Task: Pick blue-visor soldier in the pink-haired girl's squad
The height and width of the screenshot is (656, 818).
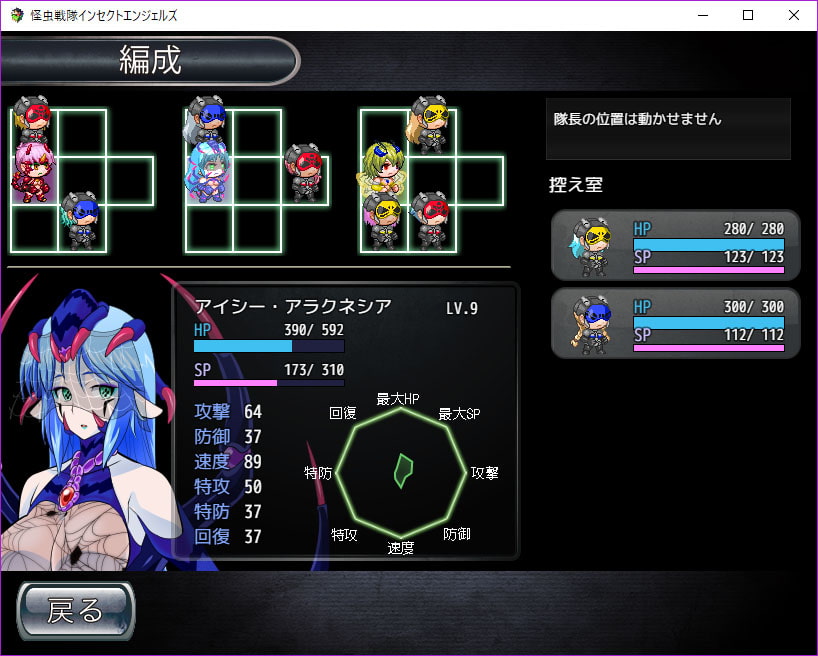Action: click(x=82, y=219)
